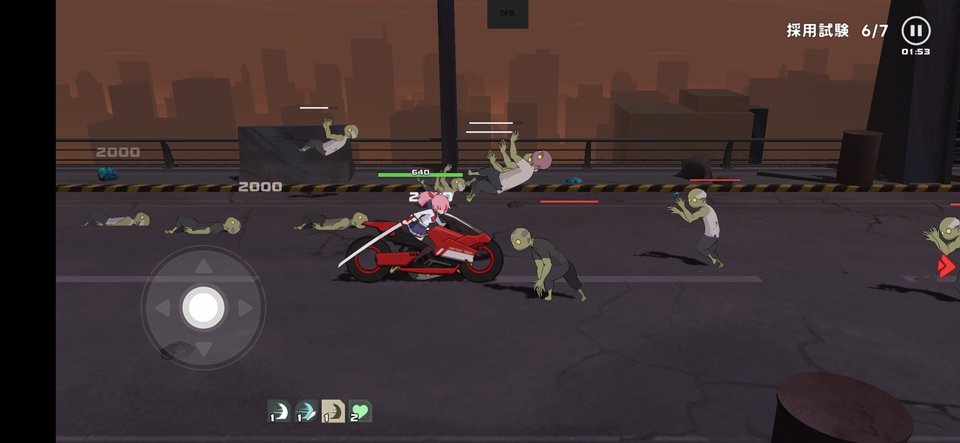Tap the joystick's down arrow
The image size is (960, 443).
pyautogui.click(x=203, y=349)
